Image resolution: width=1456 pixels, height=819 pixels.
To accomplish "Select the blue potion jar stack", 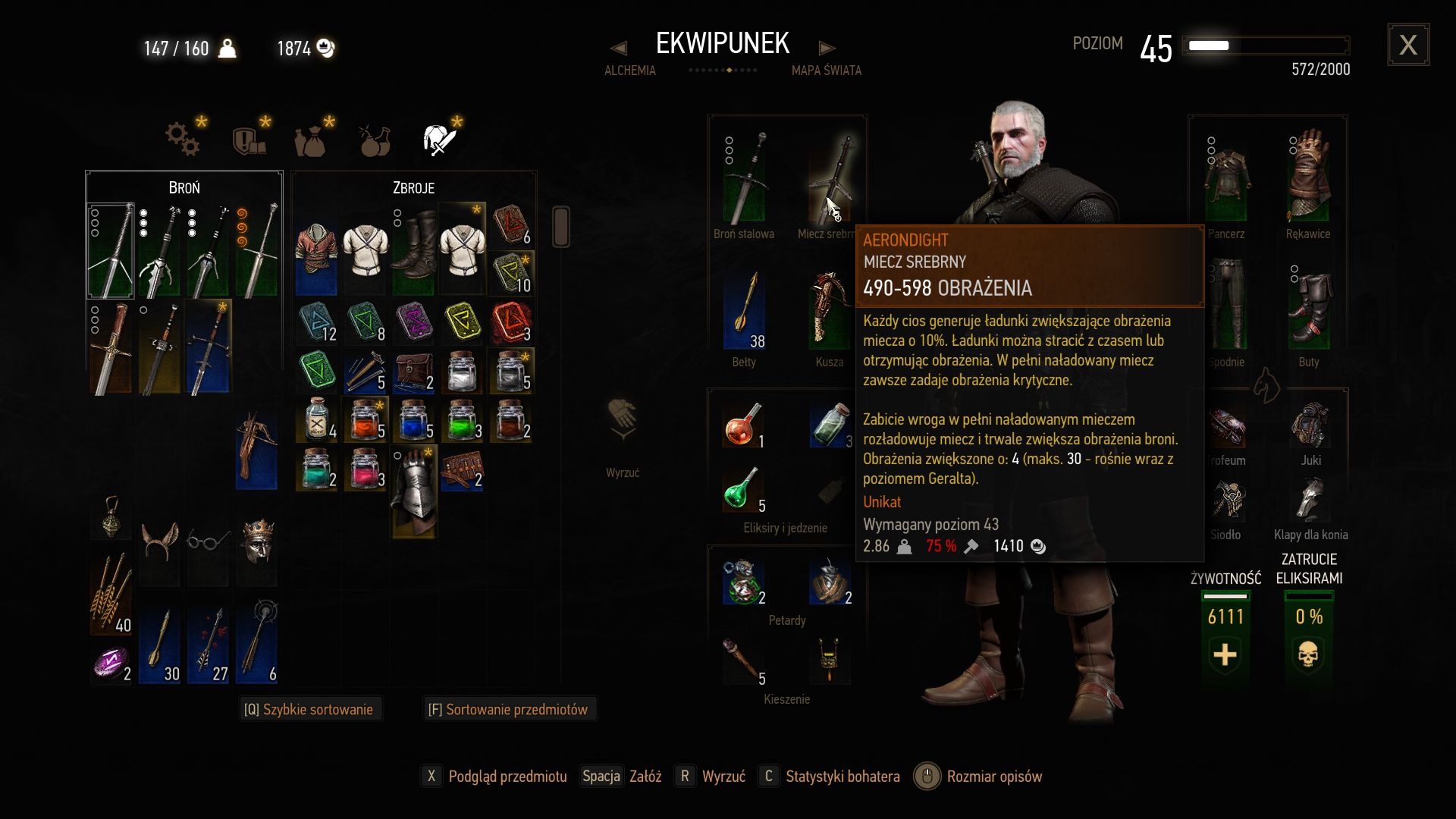I will pyautogui.click(x=413, y=421).
